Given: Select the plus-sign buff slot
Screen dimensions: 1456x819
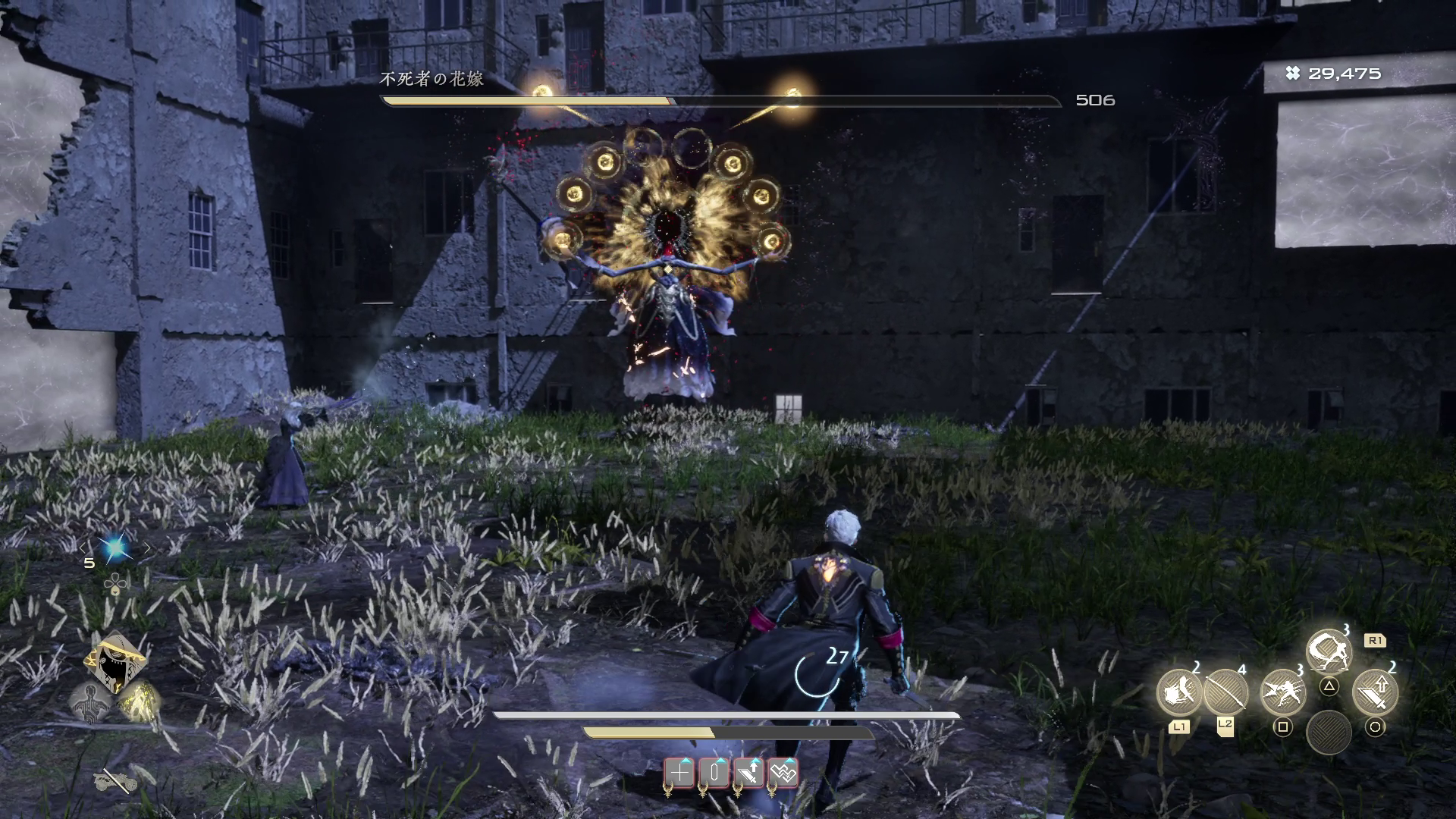Looking at the screenshot, I should coord(680,773).
